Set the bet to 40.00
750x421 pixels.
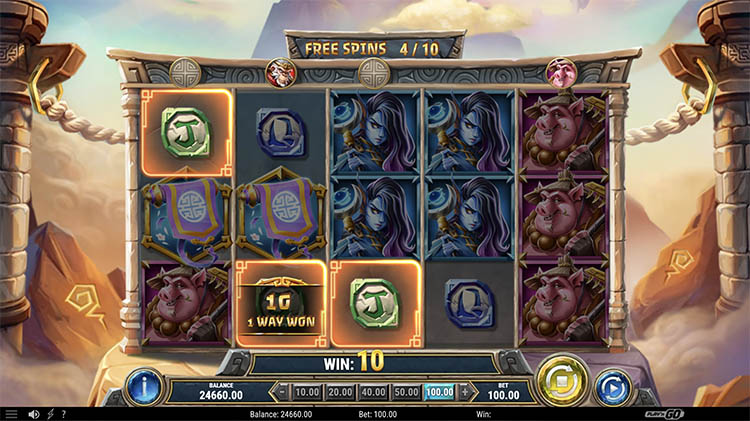(x=373, y=392)
